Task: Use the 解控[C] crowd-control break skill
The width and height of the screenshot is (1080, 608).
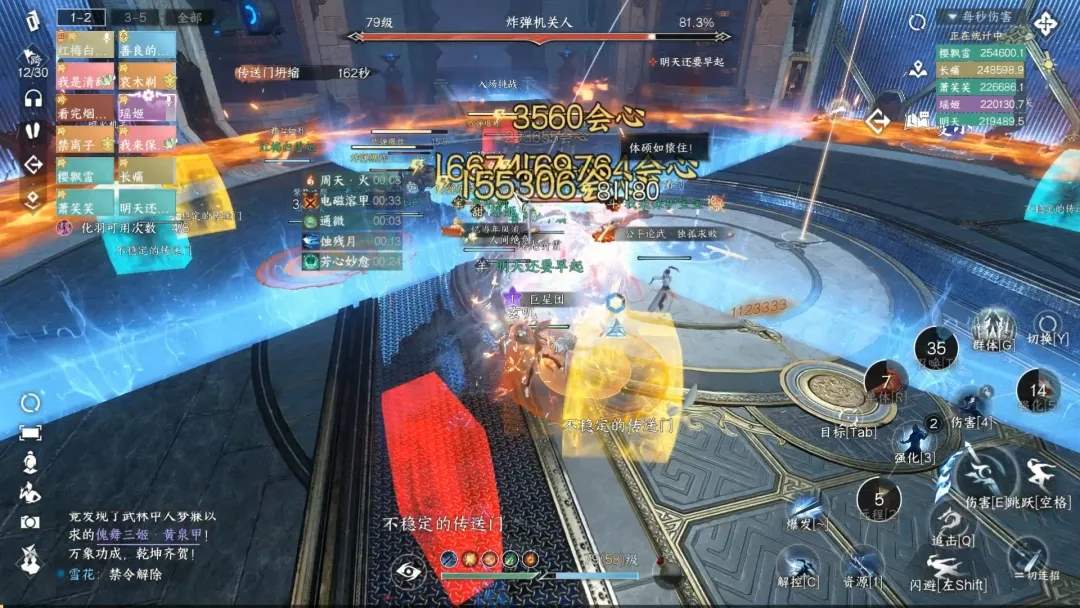Action: [798, 564]
